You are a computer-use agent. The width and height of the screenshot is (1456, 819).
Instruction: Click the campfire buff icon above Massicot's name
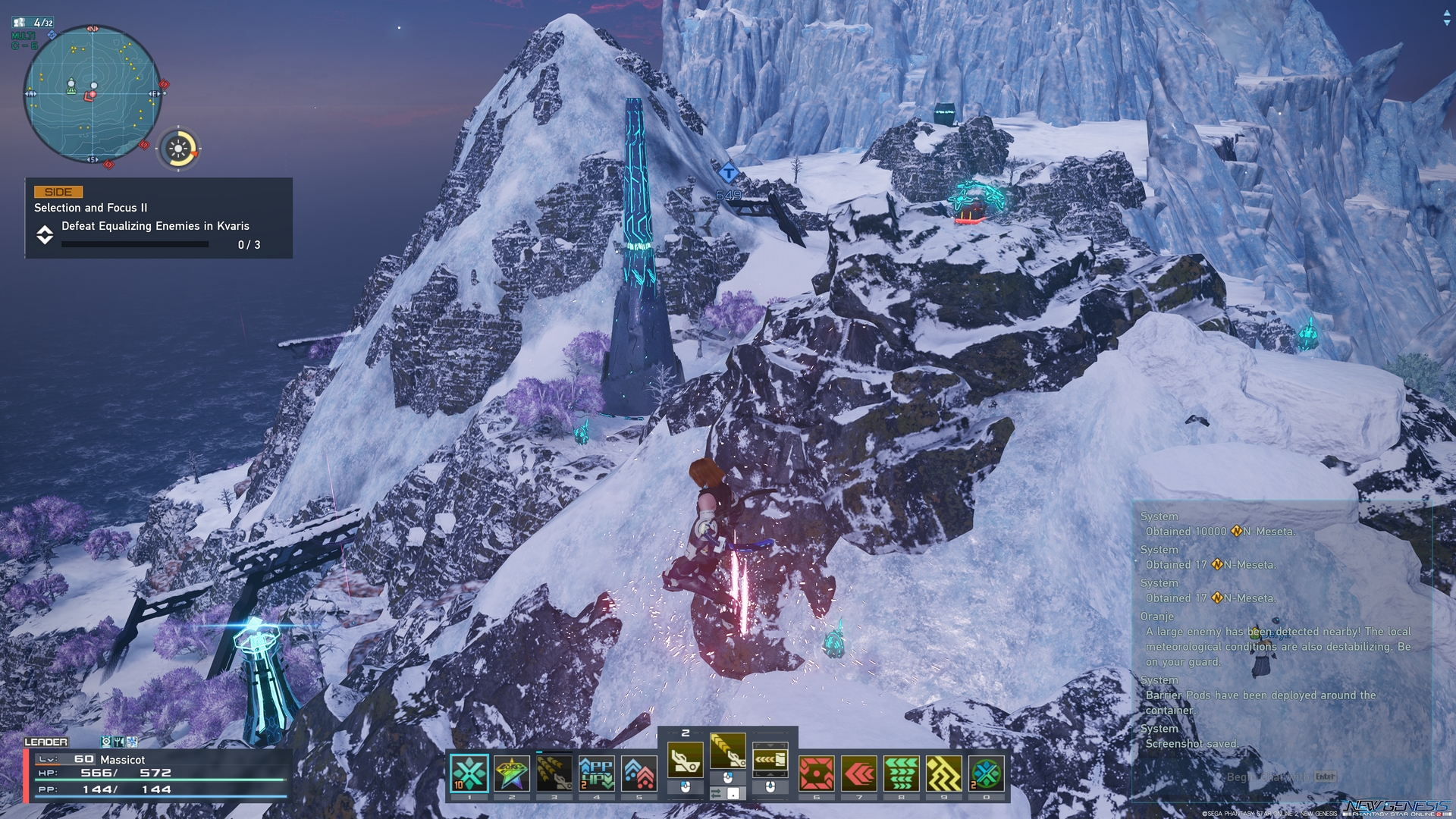click(107, 742)
